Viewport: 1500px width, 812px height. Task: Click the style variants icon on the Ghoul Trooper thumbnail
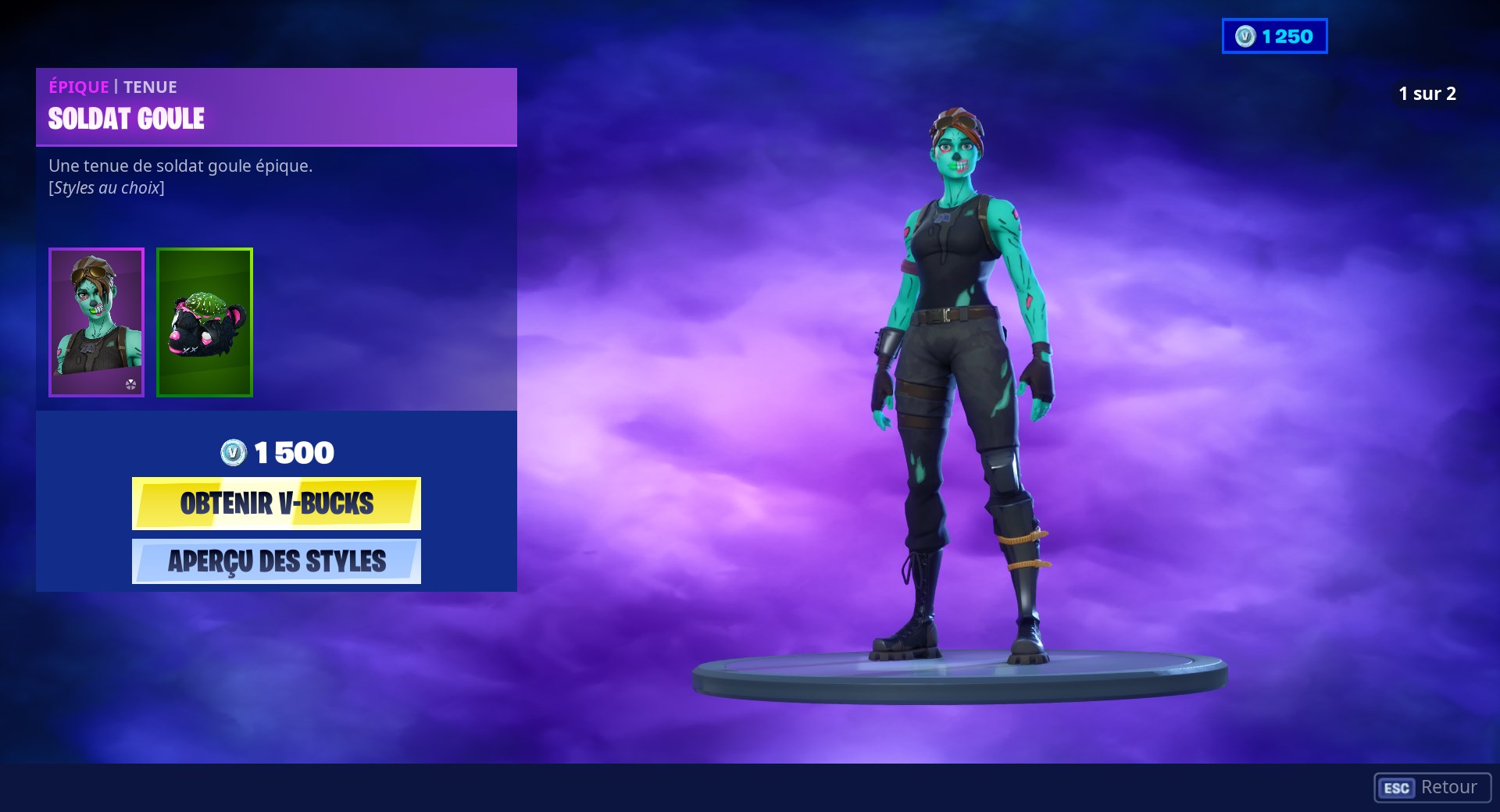pyautogui.click(x=131, y=384)
